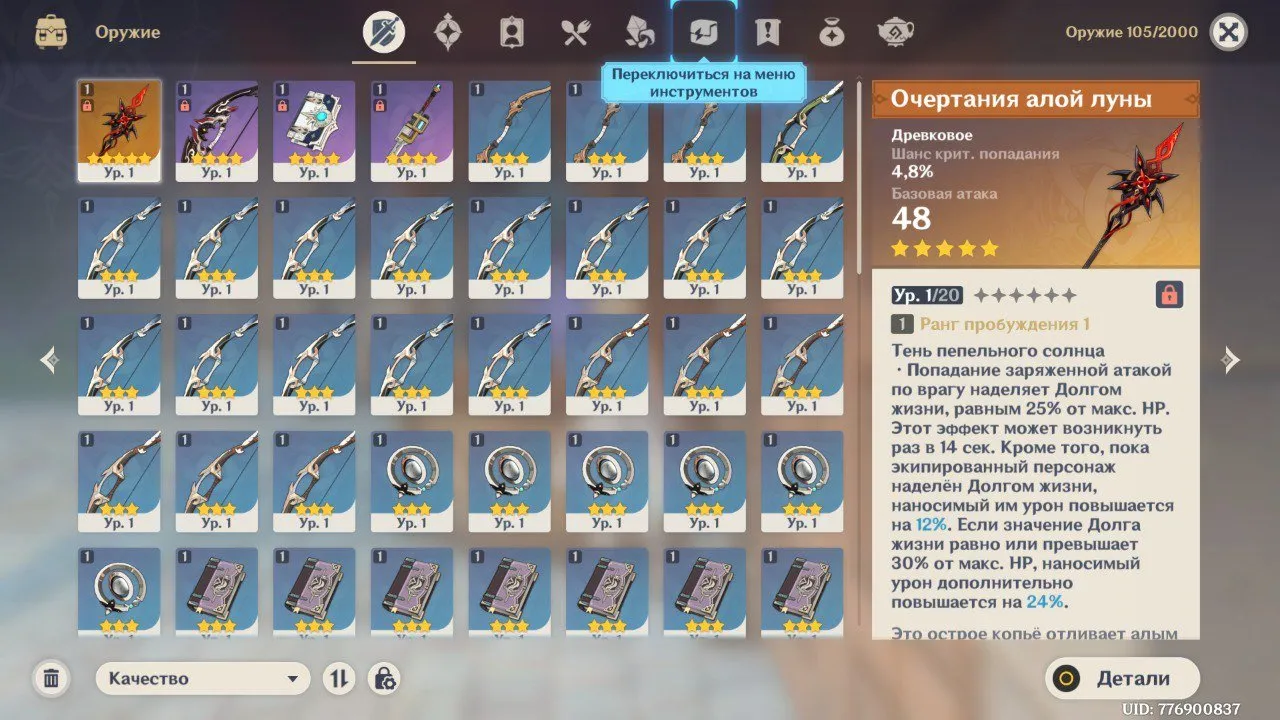Open the food items section icon
Screen dimensions: 1280x720
pyautogui.click(x=575, y=30)
